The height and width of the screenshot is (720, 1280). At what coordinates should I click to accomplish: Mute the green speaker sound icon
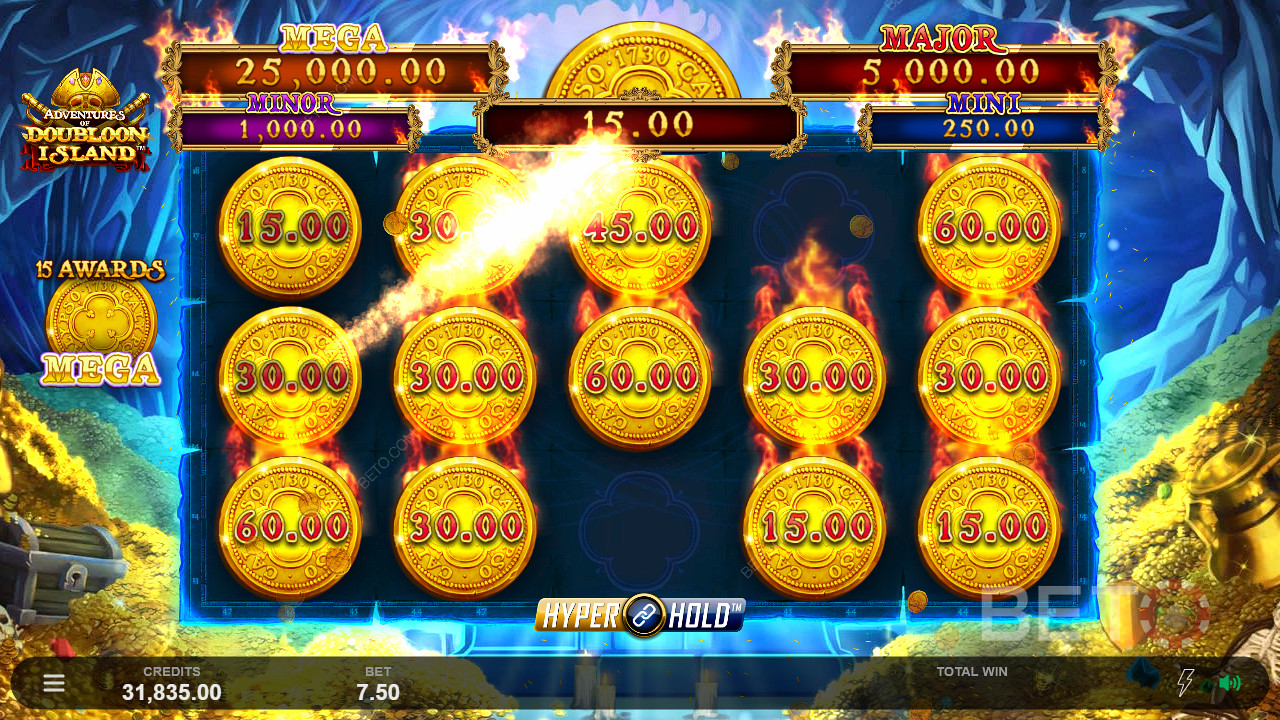(1229, 684)
